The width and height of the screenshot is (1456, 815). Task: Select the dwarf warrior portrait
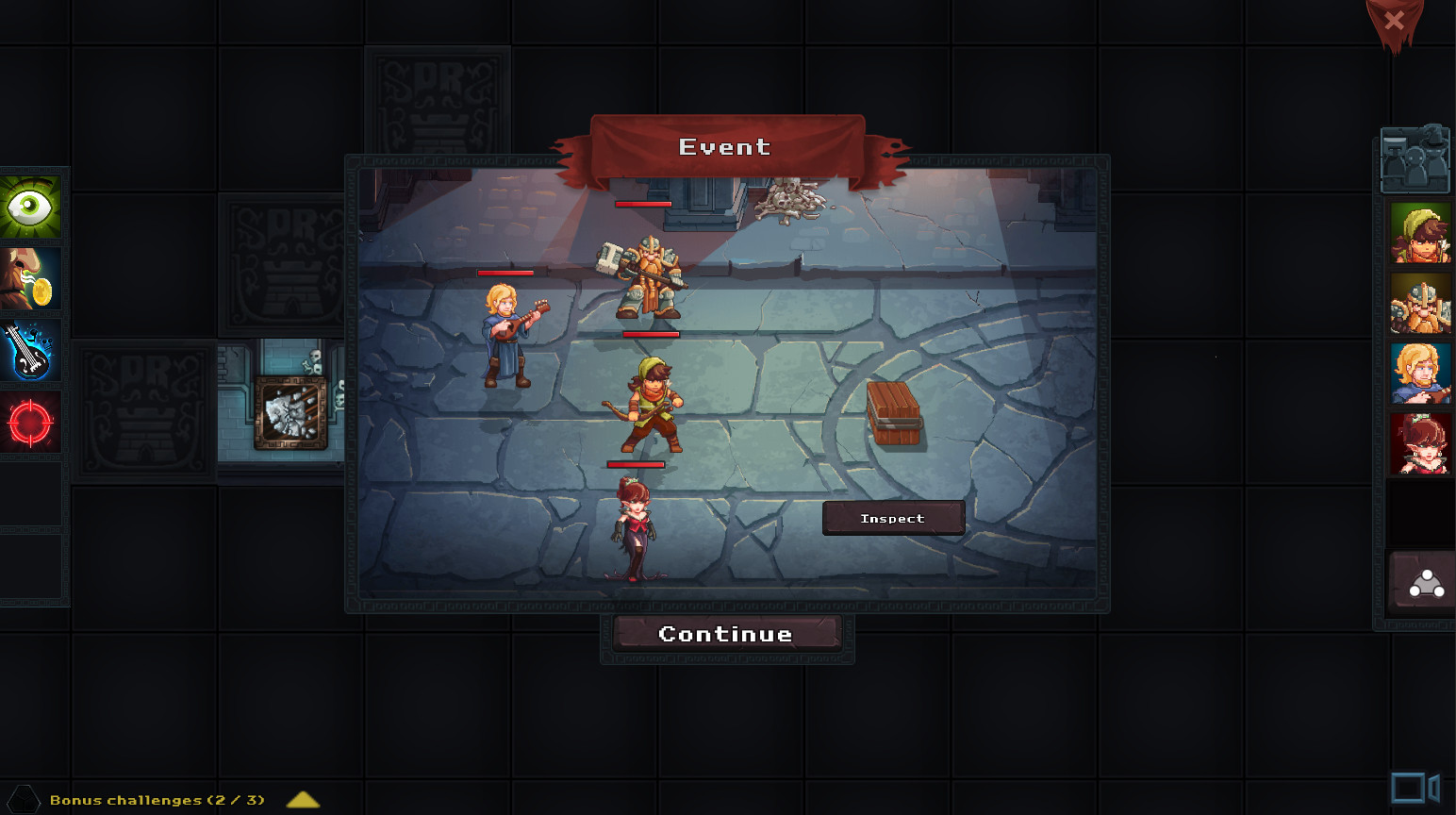point(1418,302)
